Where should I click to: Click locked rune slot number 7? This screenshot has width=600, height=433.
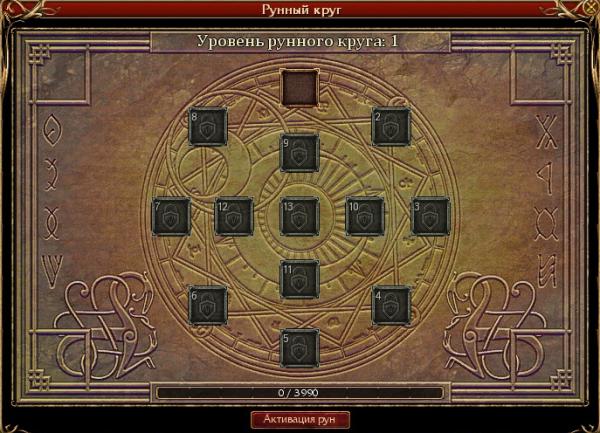pos(171,216)
